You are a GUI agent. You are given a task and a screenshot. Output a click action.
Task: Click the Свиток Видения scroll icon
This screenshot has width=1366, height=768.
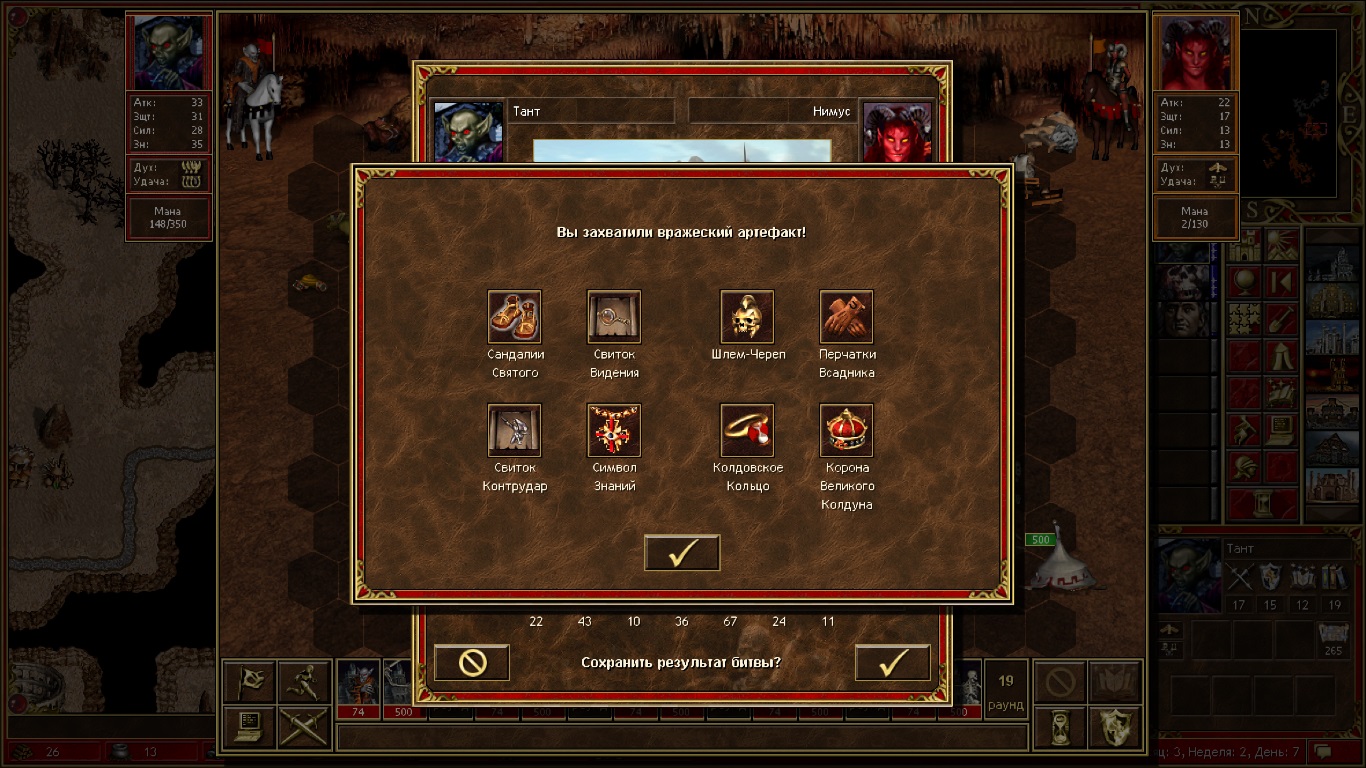[x=614, y=317]
